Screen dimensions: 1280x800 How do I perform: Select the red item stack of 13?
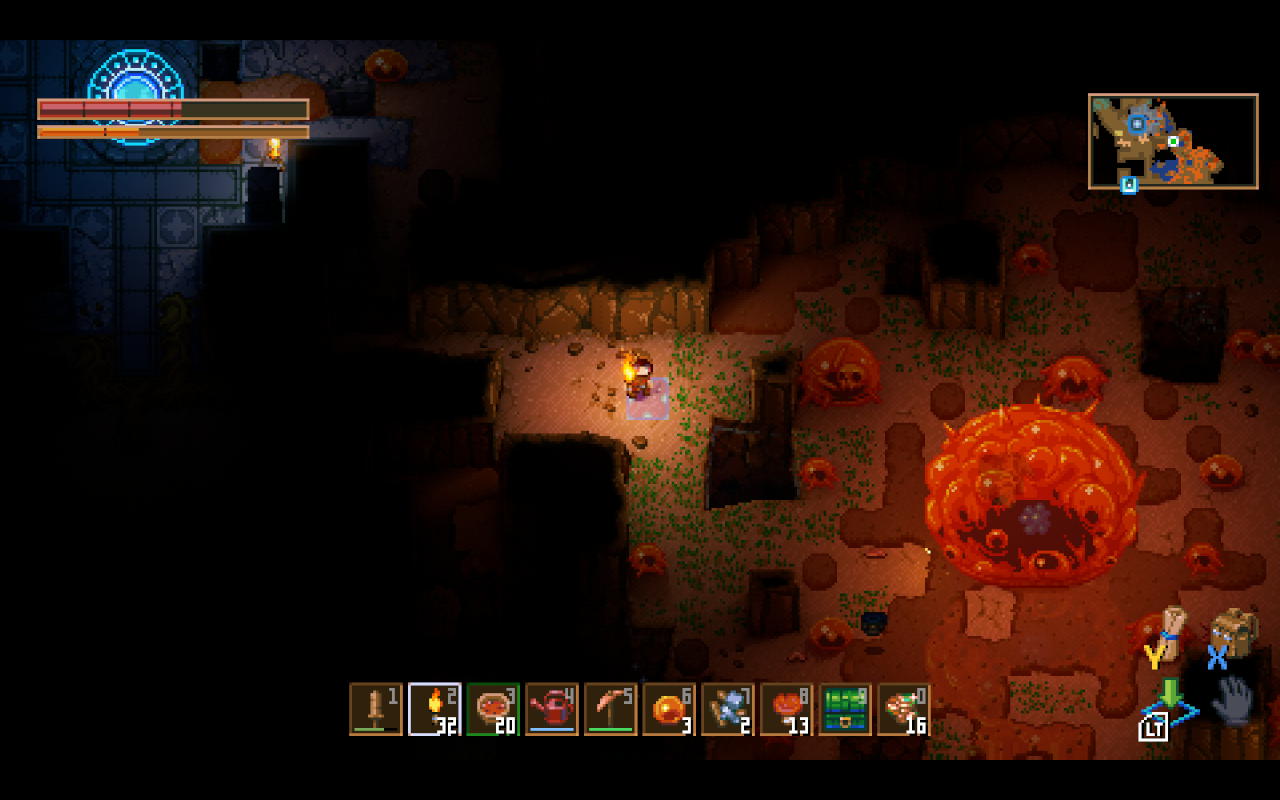point(787,709)
